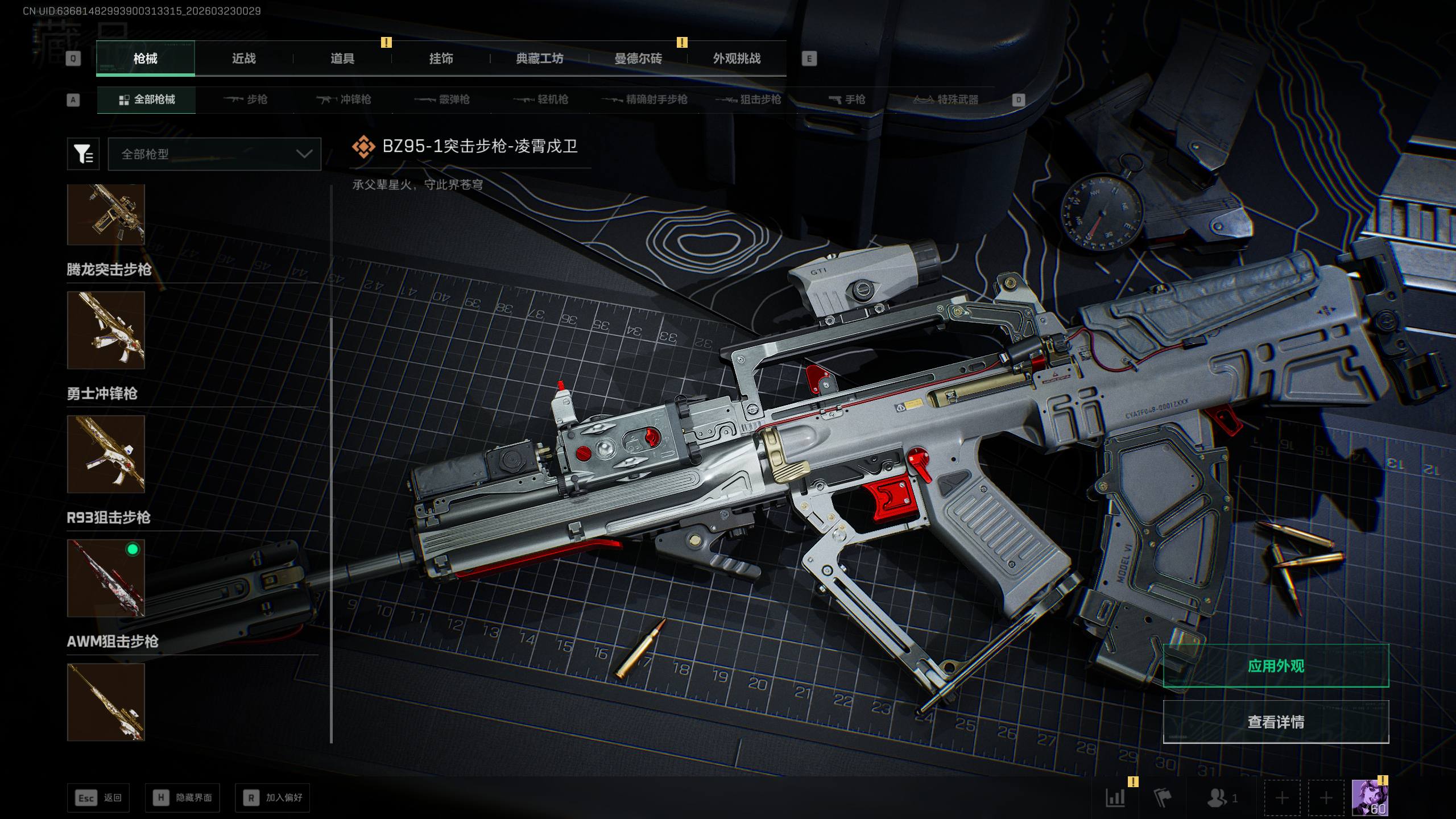Choose the red AWM狙击步枪 skin thumbnail
1456x819 pixels.
click(106, 578)
